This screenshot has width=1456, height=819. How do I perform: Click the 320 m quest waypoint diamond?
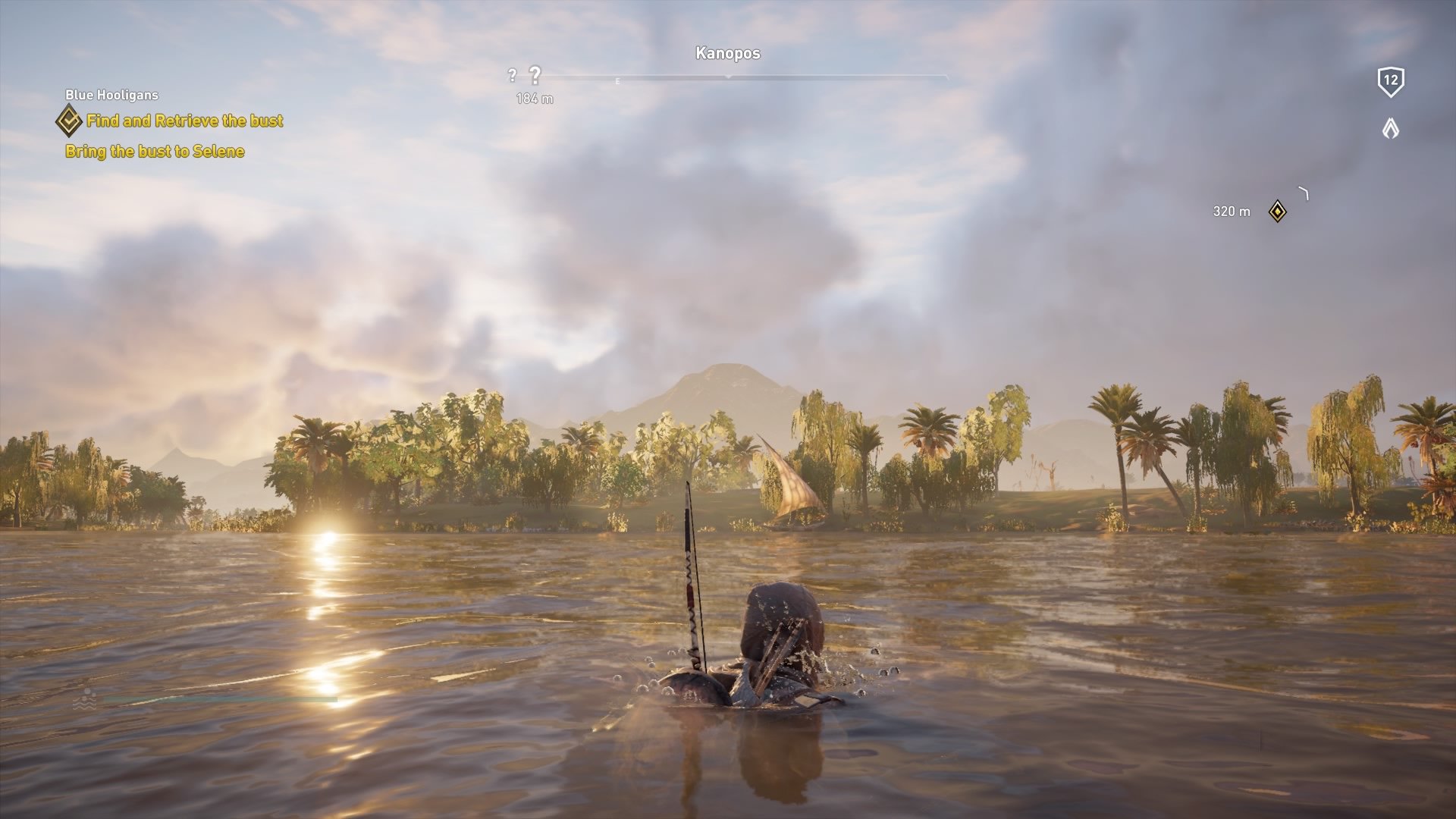click(x=1277, y=213)
